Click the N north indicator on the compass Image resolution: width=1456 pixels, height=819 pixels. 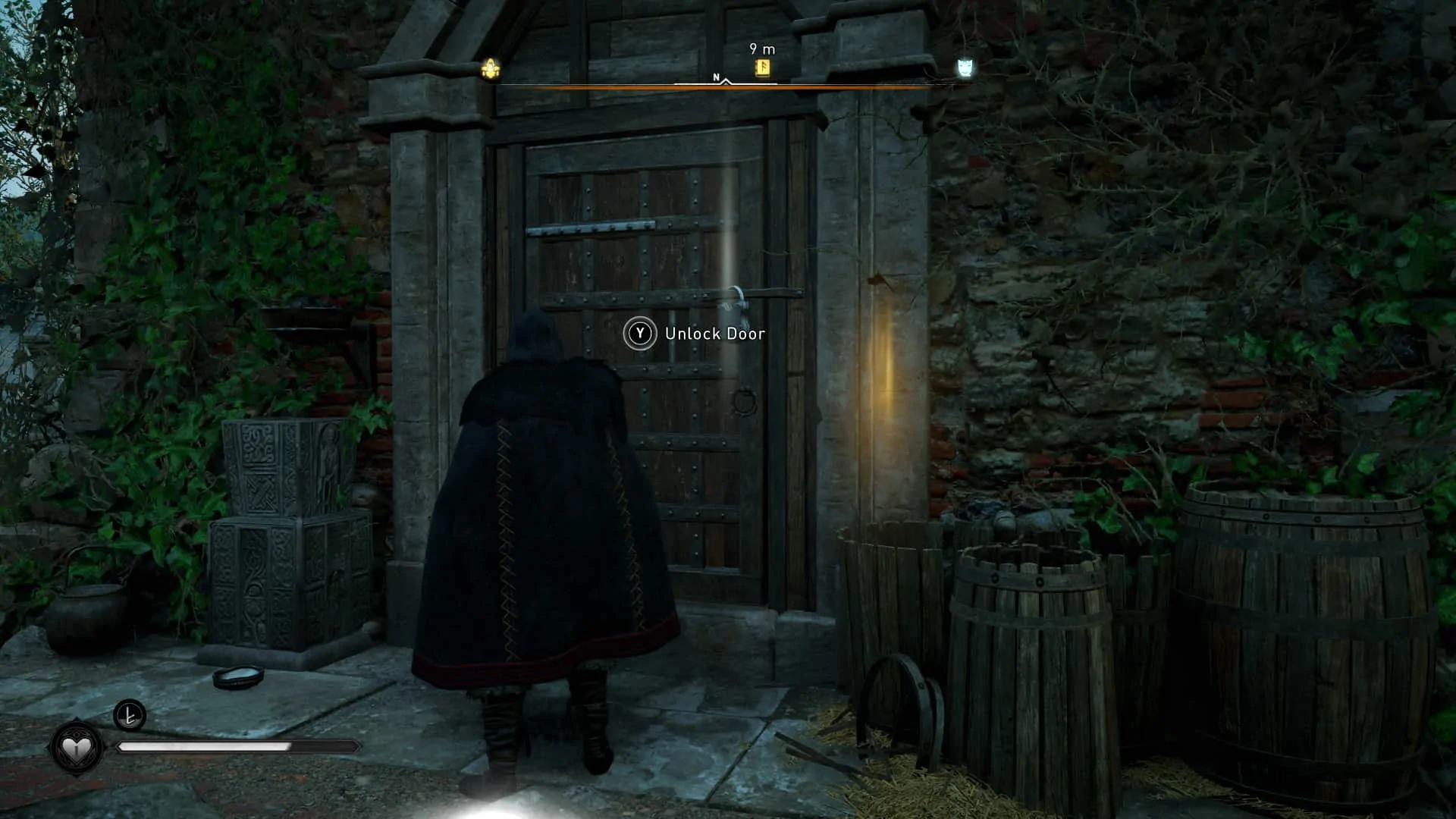714,77
